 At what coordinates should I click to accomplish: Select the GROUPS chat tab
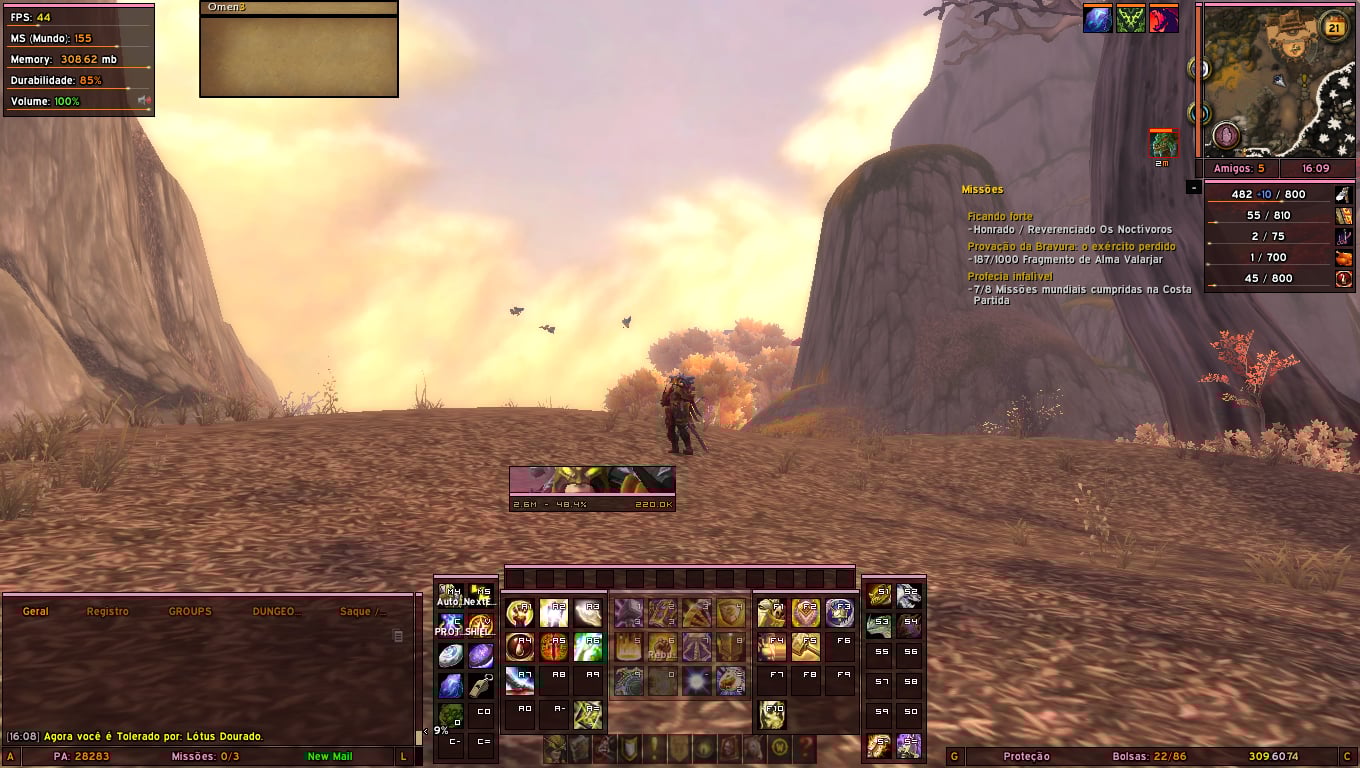(190, 611)
